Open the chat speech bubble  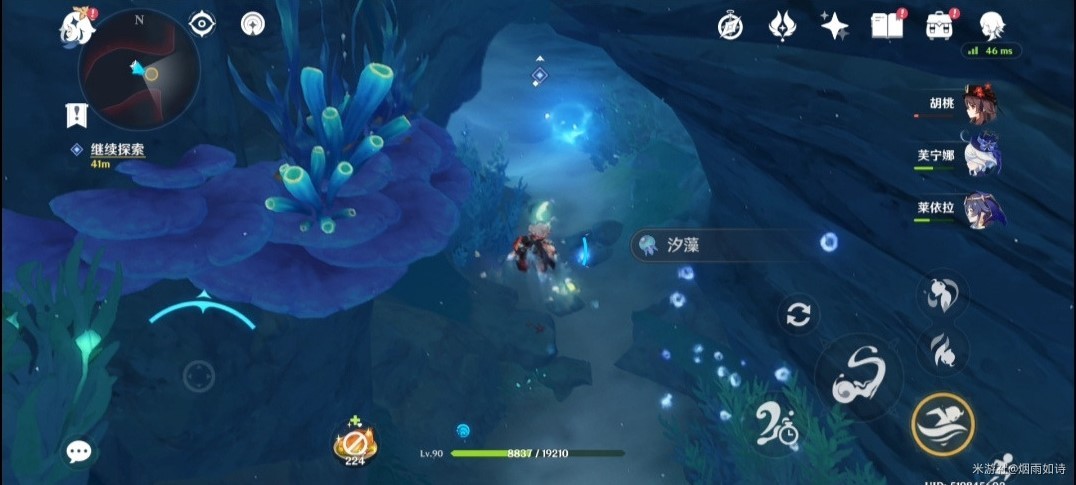point(79,452)
